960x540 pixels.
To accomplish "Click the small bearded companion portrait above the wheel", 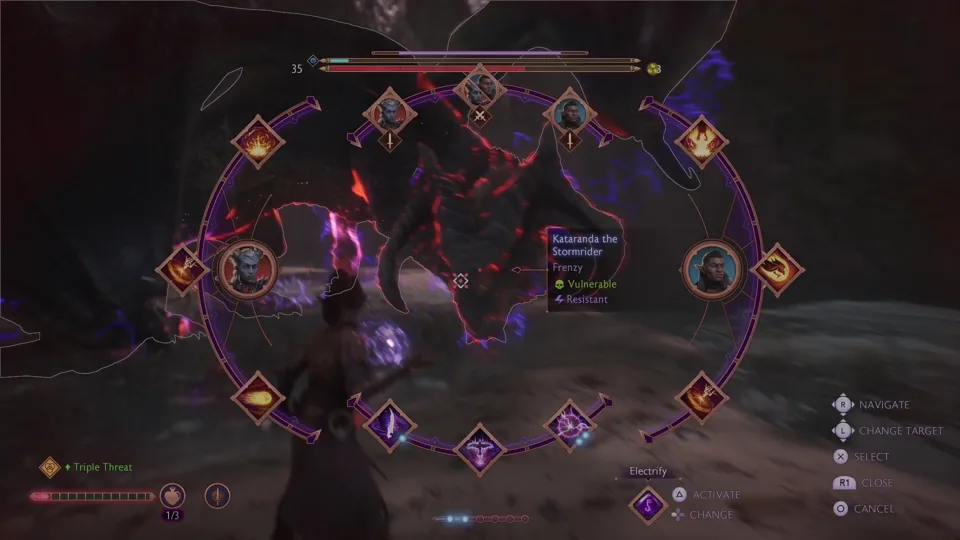I will click(x=571, y=111).
